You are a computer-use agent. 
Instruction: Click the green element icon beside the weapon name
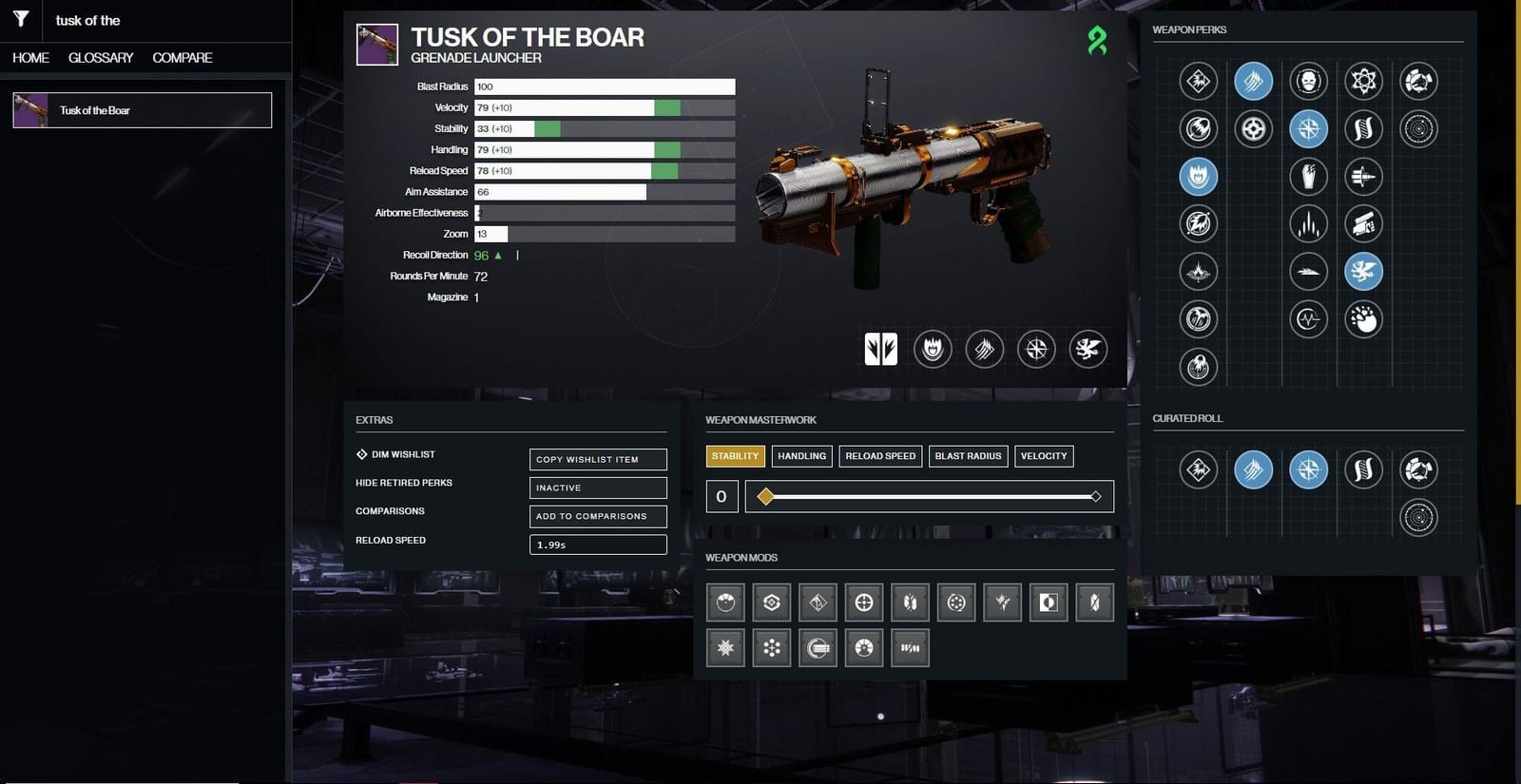point(1100,42)
